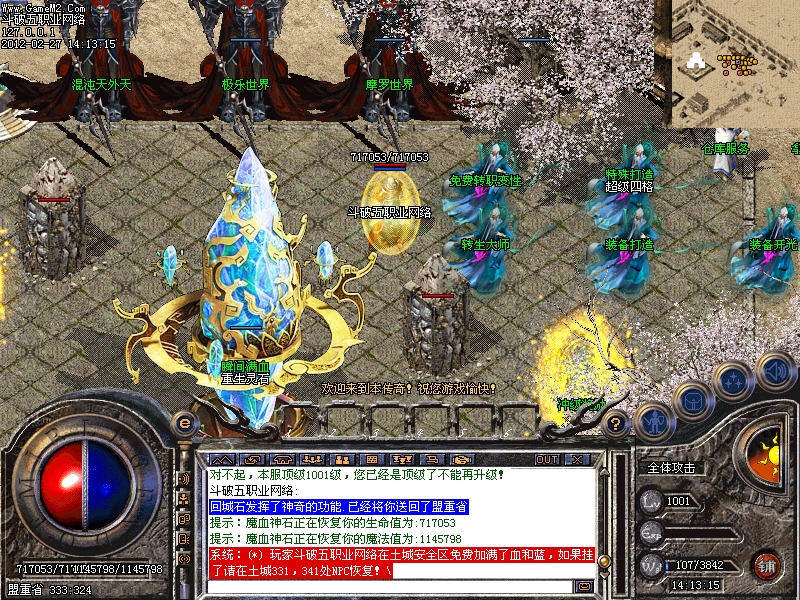Viewport: 800px width, 600px height.
Task: Open the bag inventory round button
Action: point(693,400)
